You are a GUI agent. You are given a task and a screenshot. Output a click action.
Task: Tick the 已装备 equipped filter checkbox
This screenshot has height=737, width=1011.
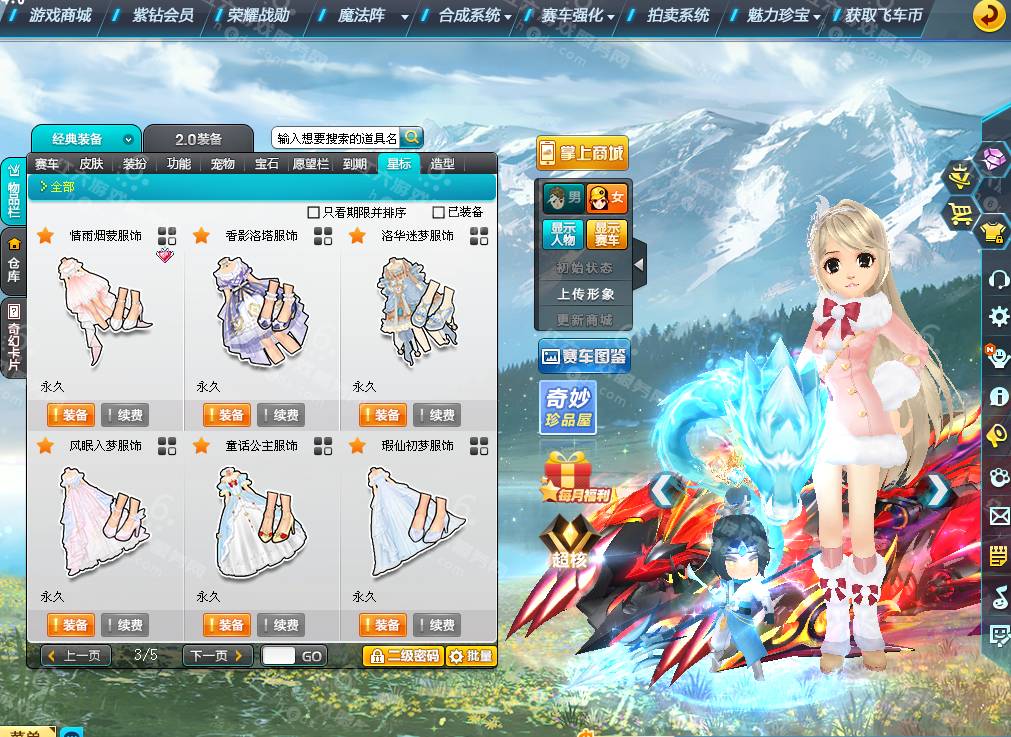tap(439, 213)
